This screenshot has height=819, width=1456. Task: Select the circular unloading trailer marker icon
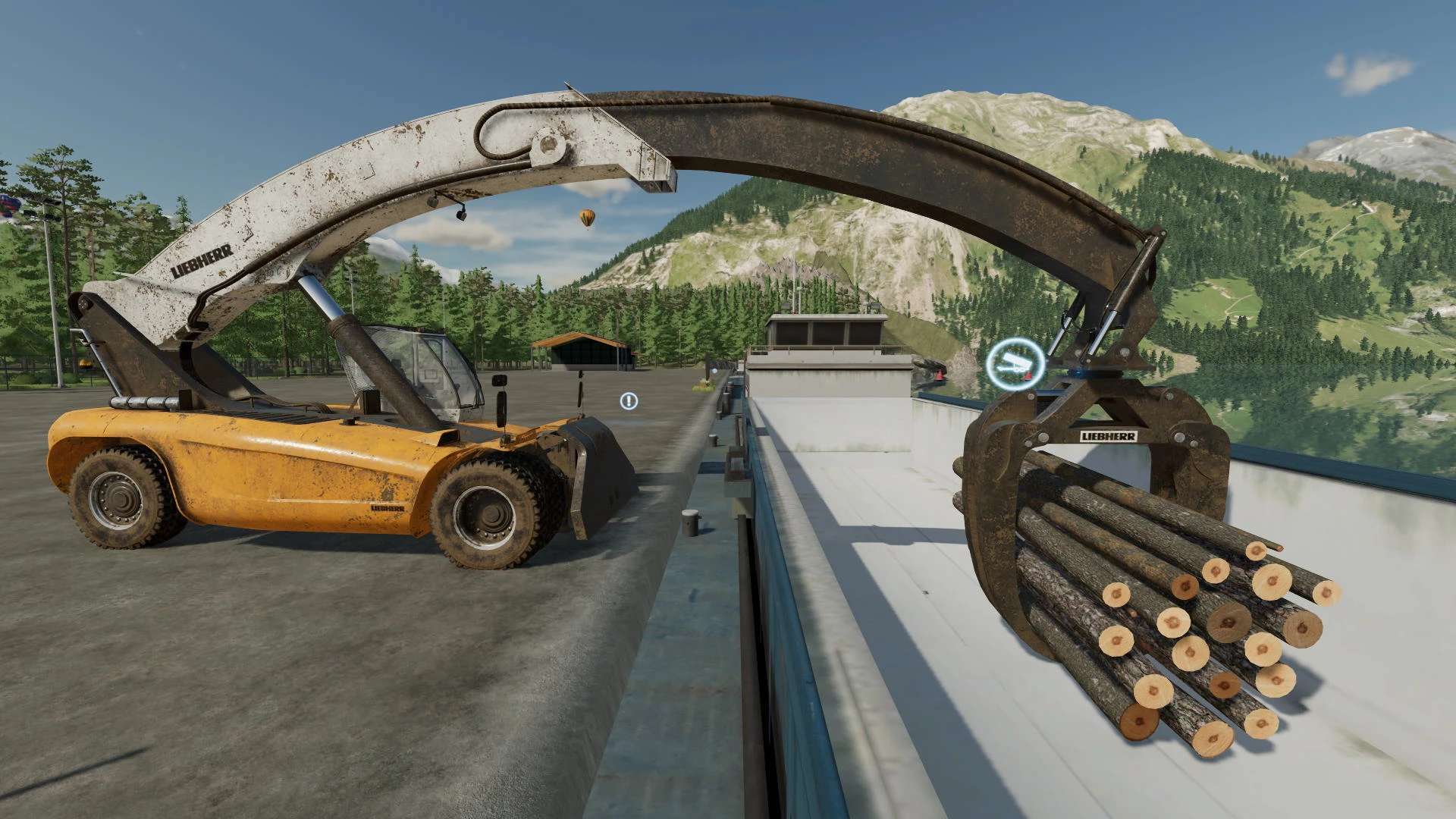coord(1015,366)
